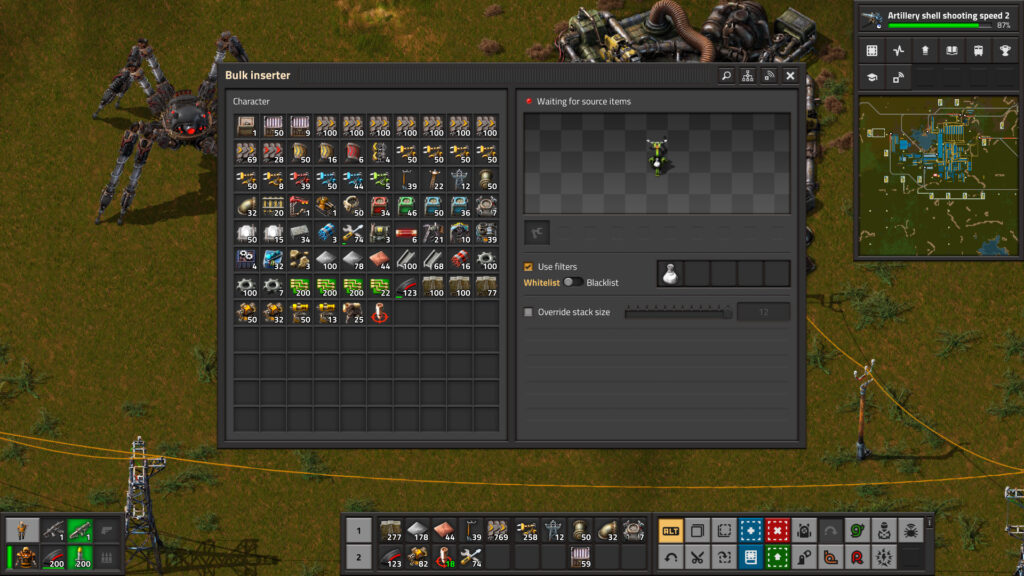This screenshot has height=576, width=1024.
Task: Switch to quickbar row 2
Action: 358,557
